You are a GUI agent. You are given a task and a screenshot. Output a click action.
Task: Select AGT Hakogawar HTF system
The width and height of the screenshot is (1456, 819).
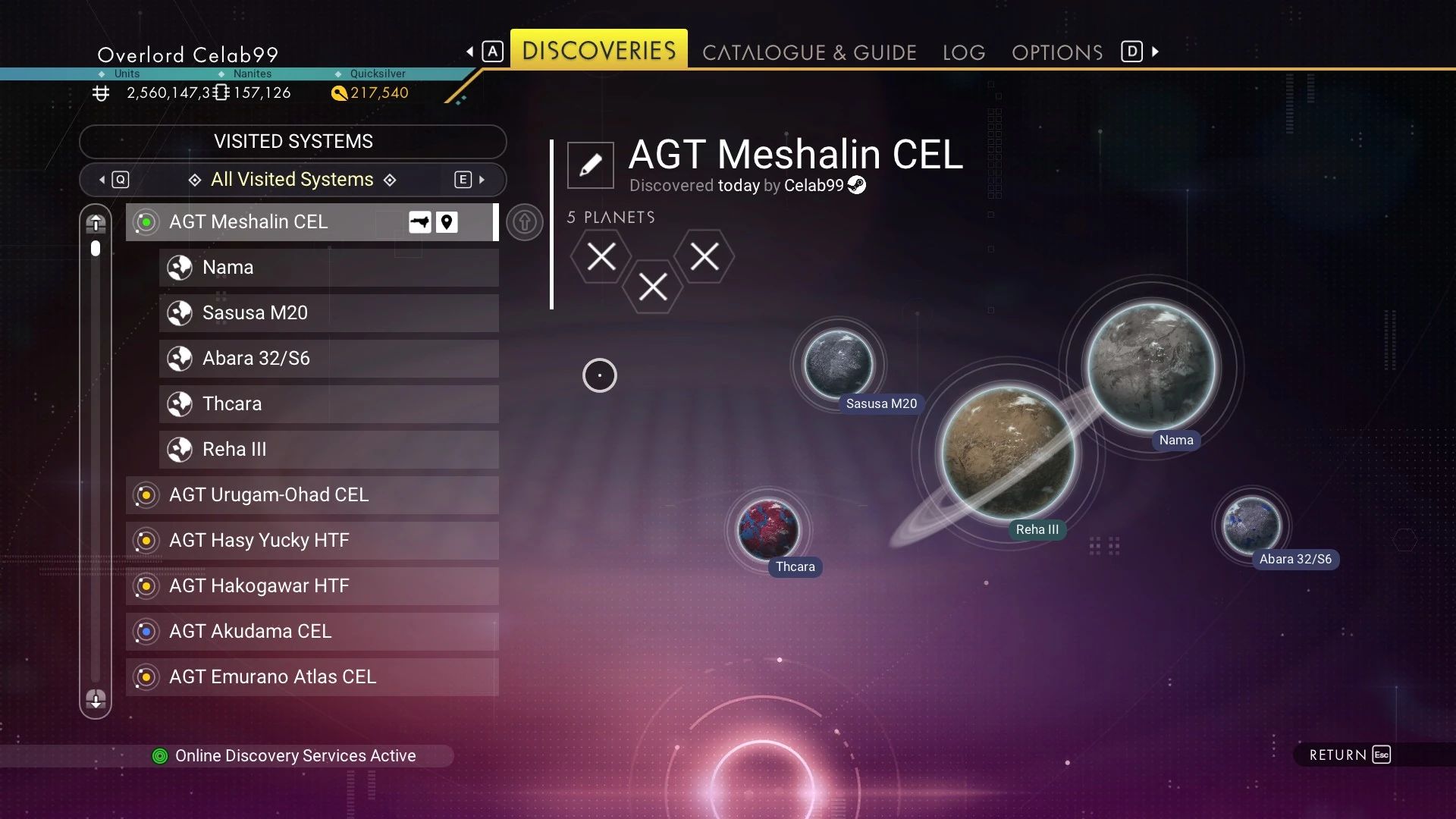click(311, 586)
